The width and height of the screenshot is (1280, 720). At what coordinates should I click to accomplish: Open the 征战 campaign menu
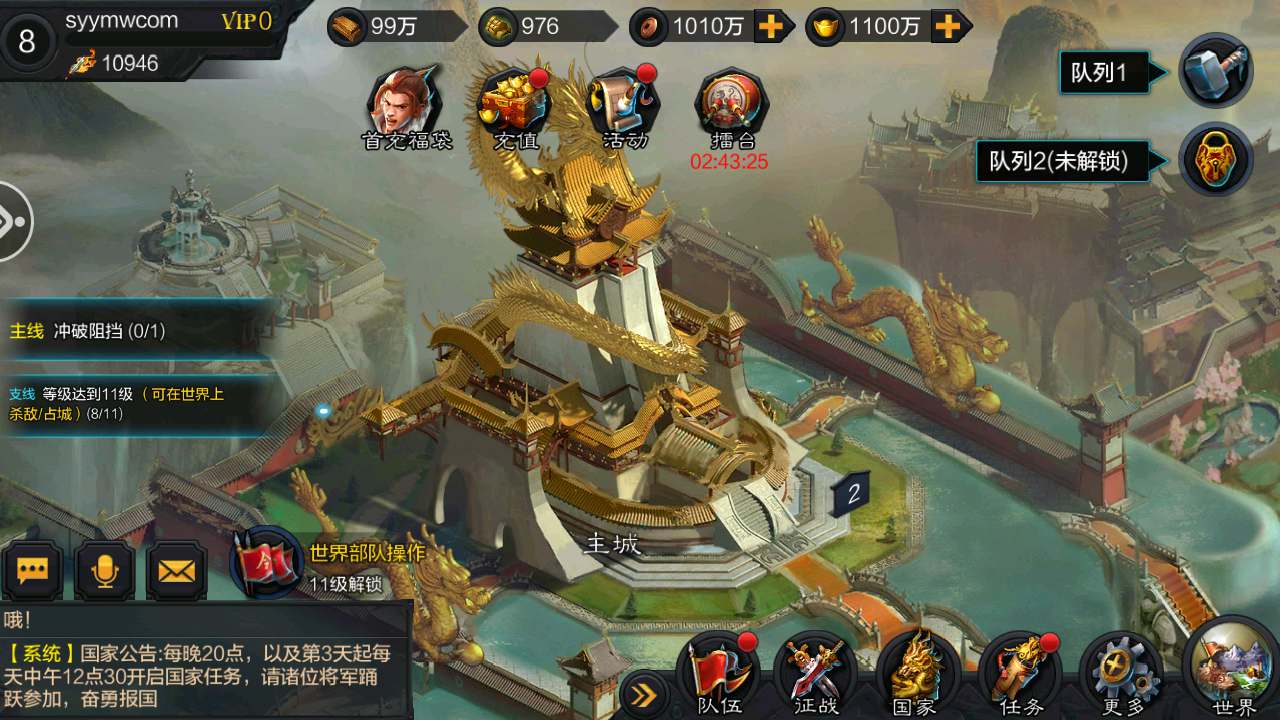click(815, 673)
